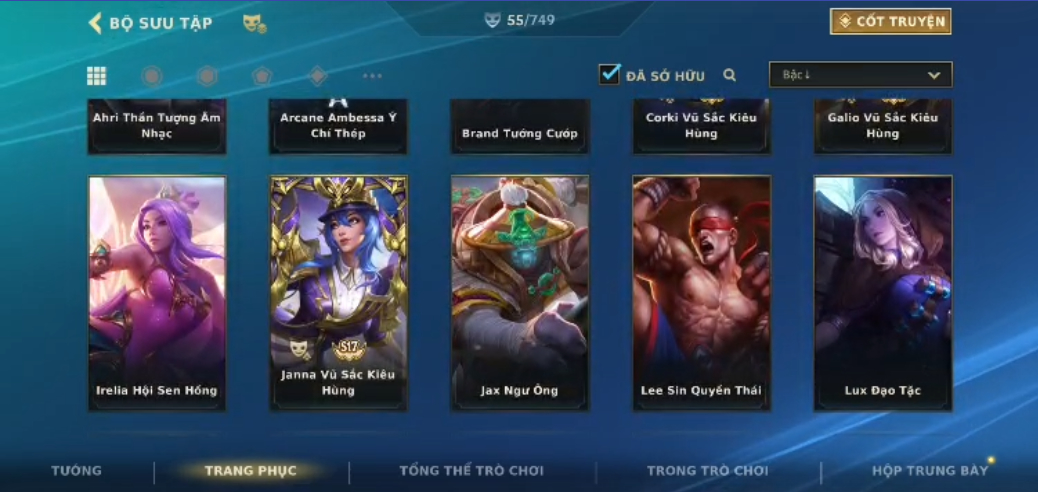Viewport: 1038px width, 492px height.
Task: Click the three-dots more filters icon
Action: click(372, 76)
